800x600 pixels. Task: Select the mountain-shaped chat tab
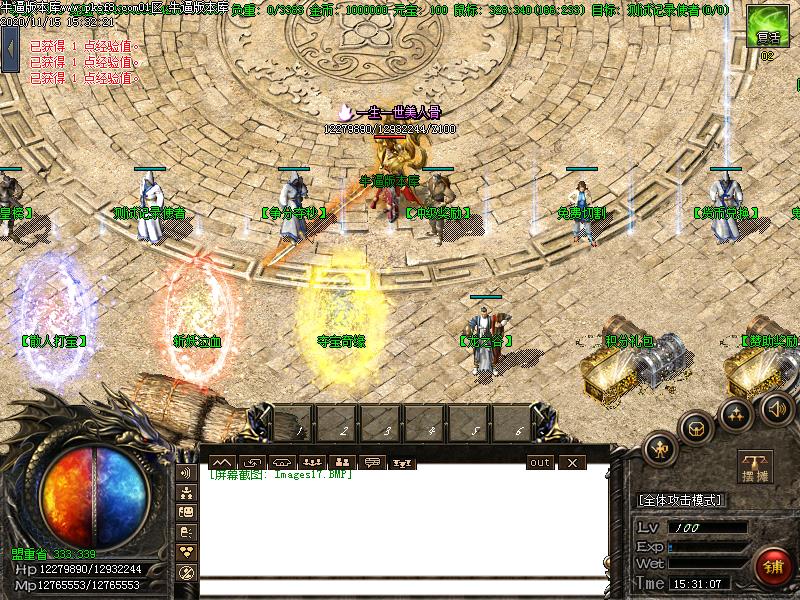(x=221, y=462)
